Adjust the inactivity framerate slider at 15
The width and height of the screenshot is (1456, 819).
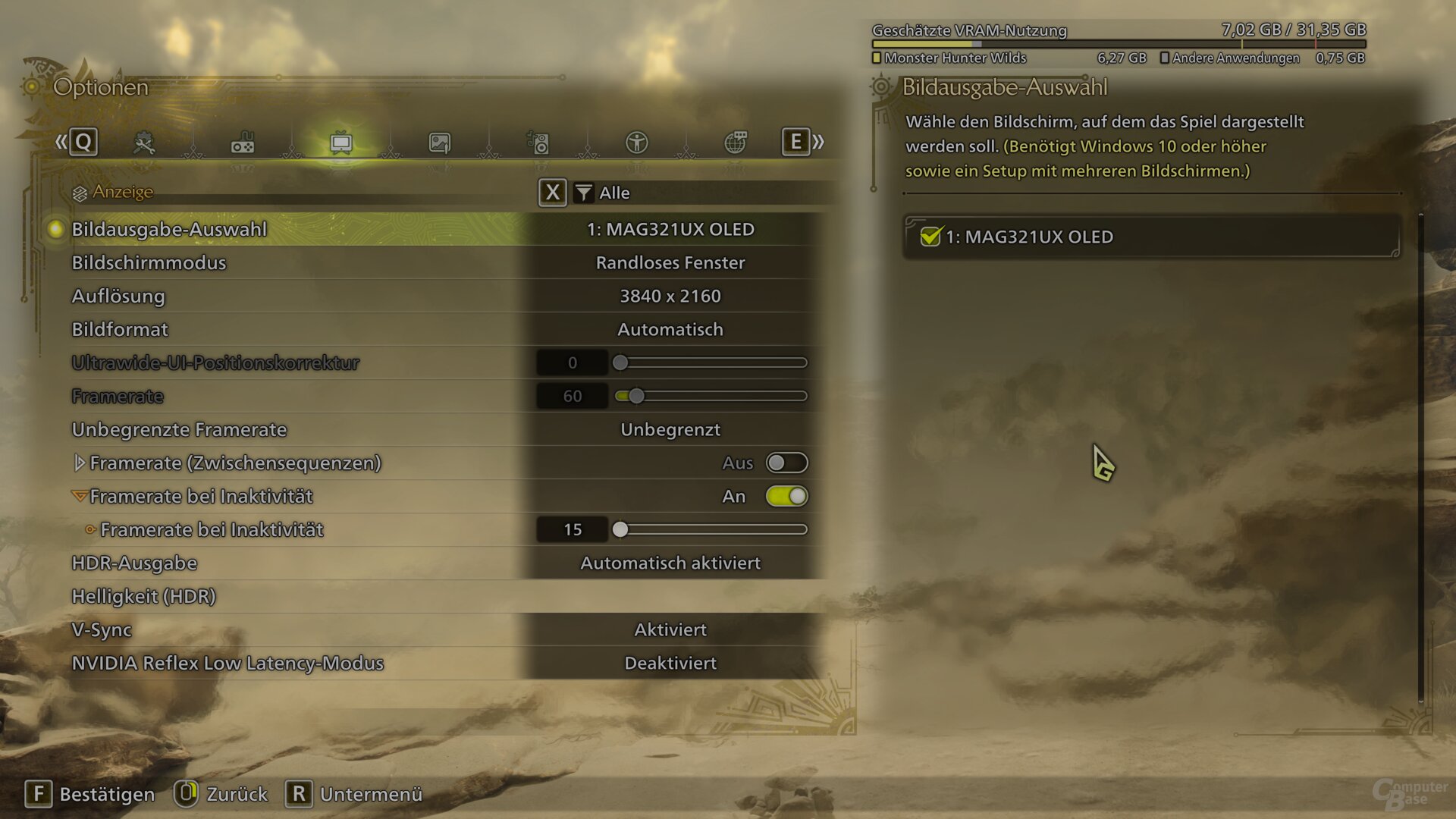tap(620, 530)
